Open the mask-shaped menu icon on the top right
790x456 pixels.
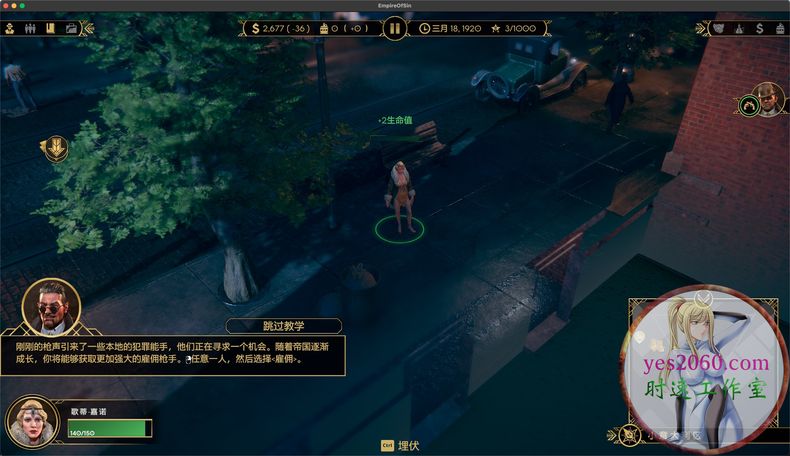[721, 28]
